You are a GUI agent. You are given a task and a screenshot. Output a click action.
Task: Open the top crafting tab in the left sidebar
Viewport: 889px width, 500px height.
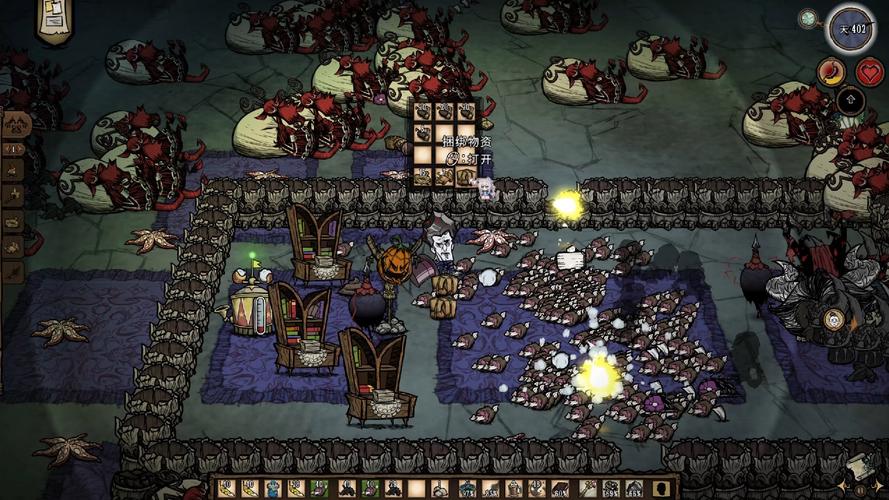pos(14,128)
